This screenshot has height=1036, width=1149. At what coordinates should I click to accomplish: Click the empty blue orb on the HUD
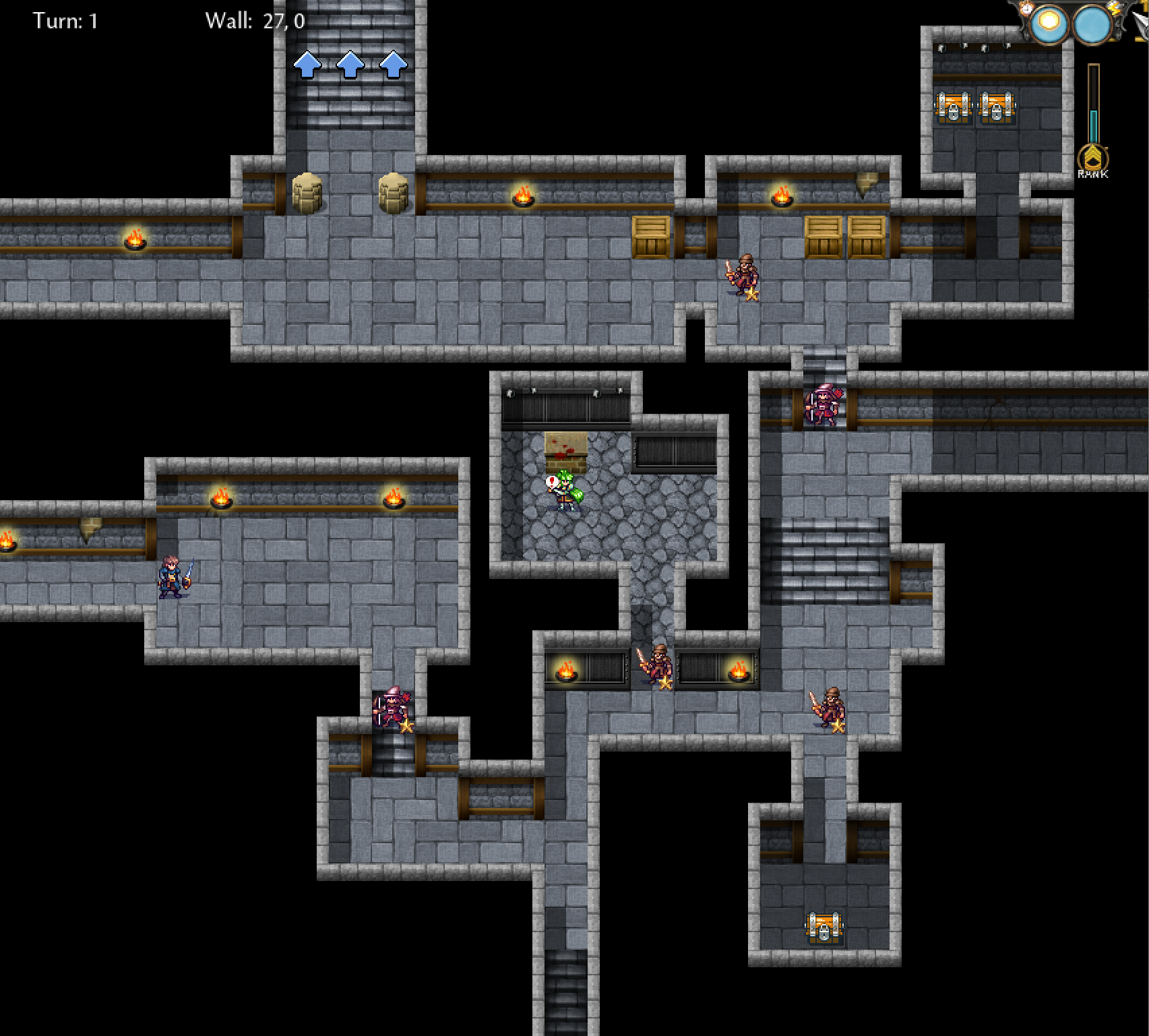point(1093,25)
